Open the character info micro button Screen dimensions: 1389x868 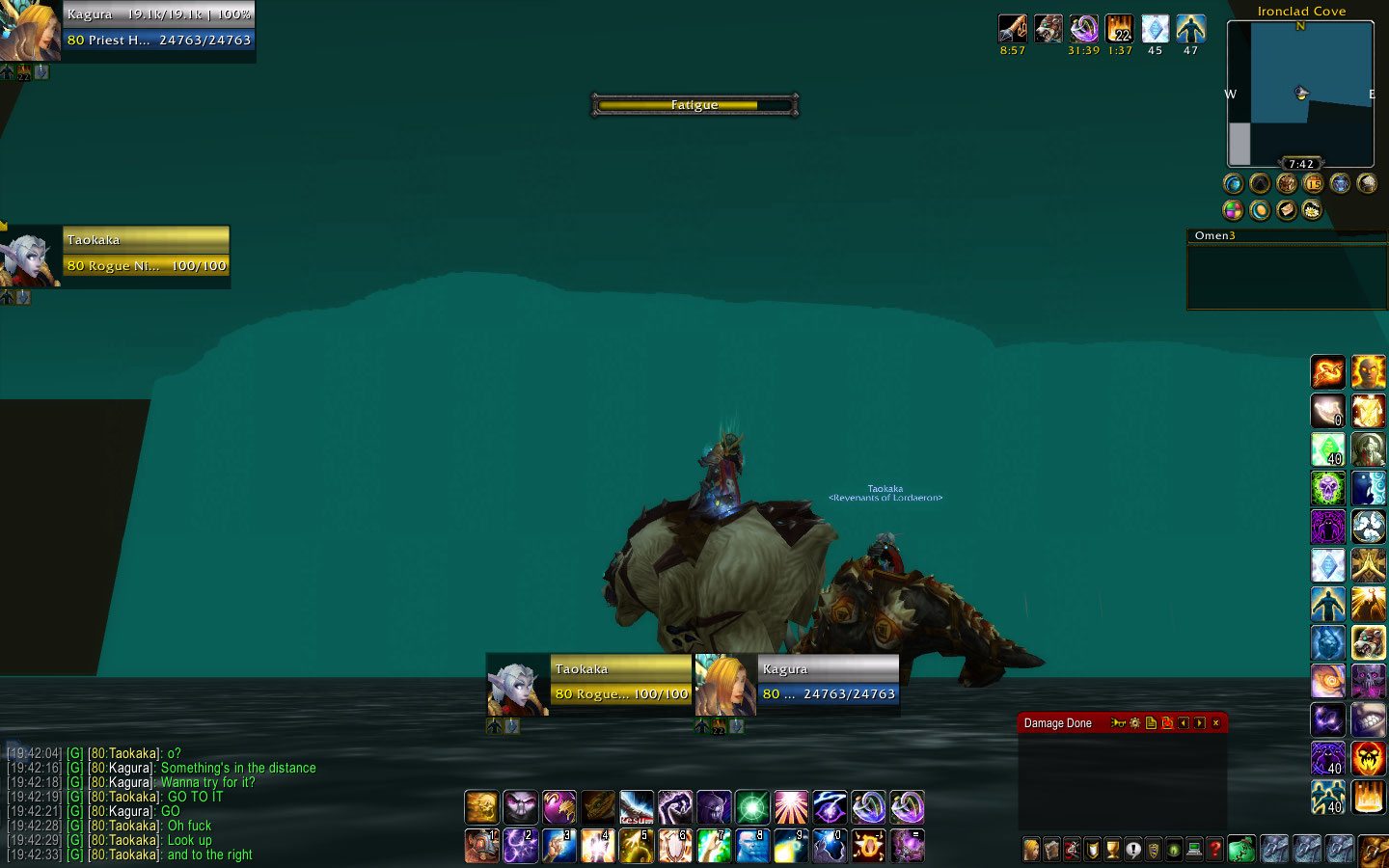tap(1031, 850)
